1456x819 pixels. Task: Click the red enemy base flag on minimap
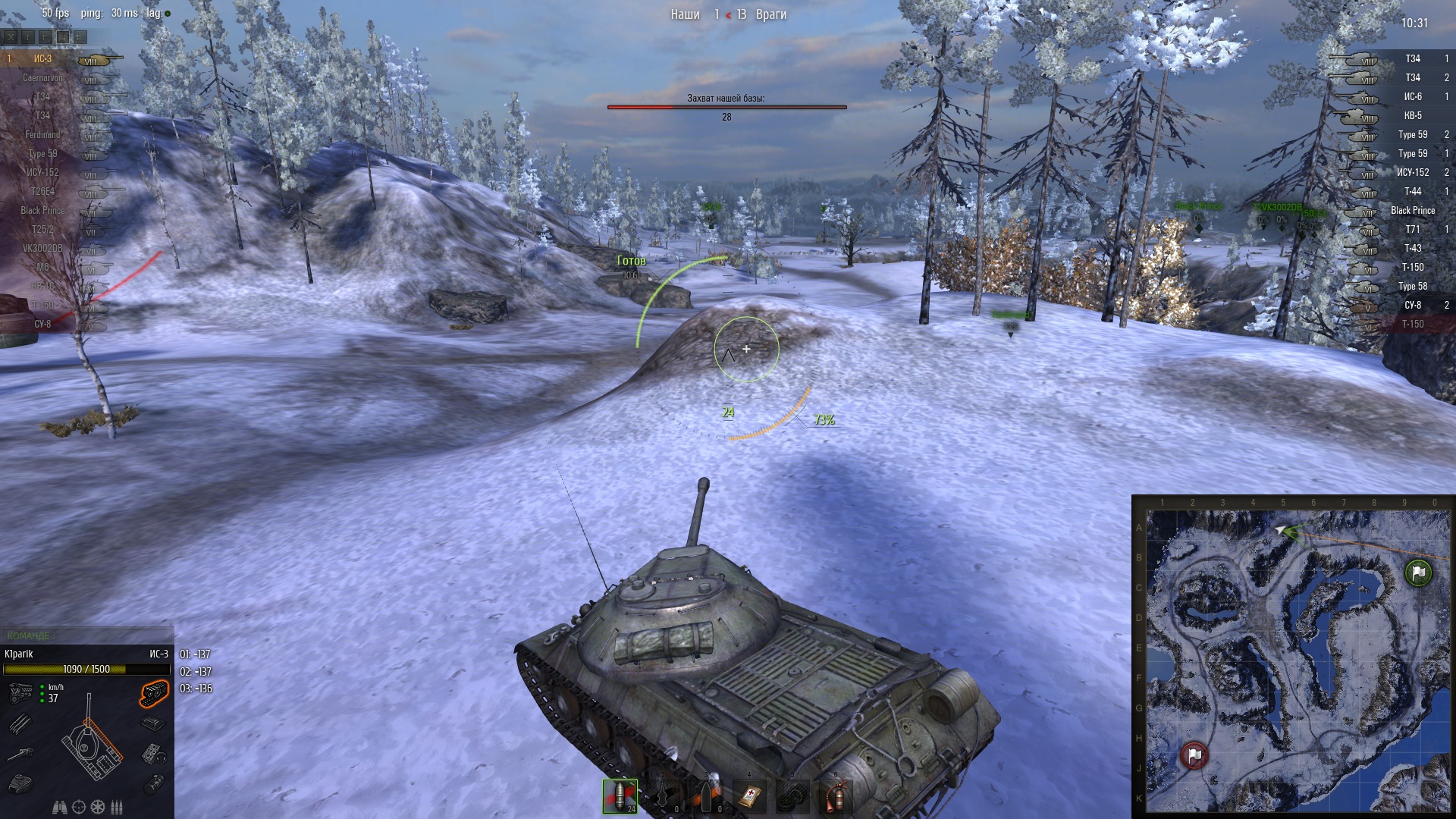(1194, 755)
